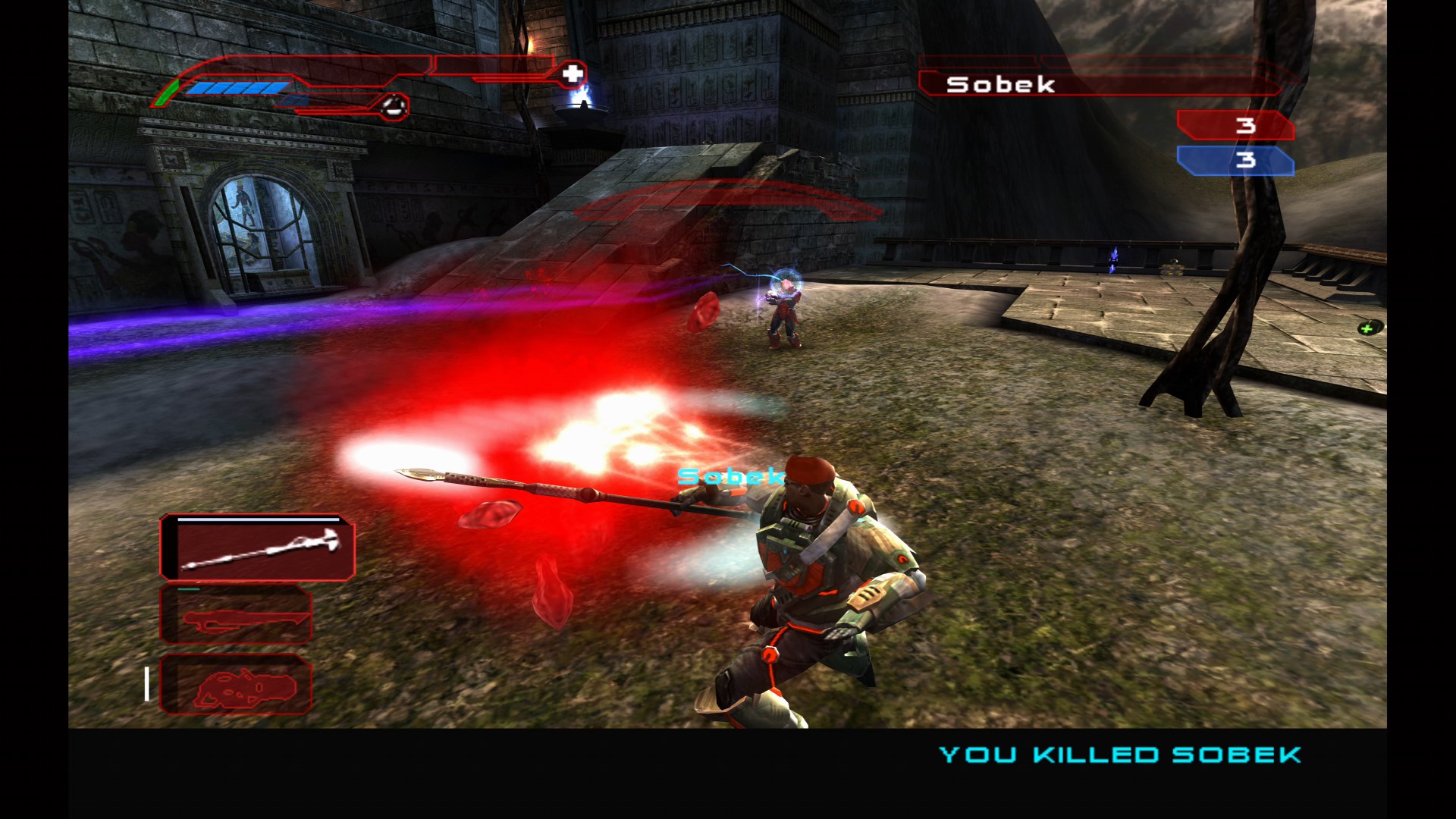
Task: Select the rifle weapon slot icon
Action: (x=237, y=616)
